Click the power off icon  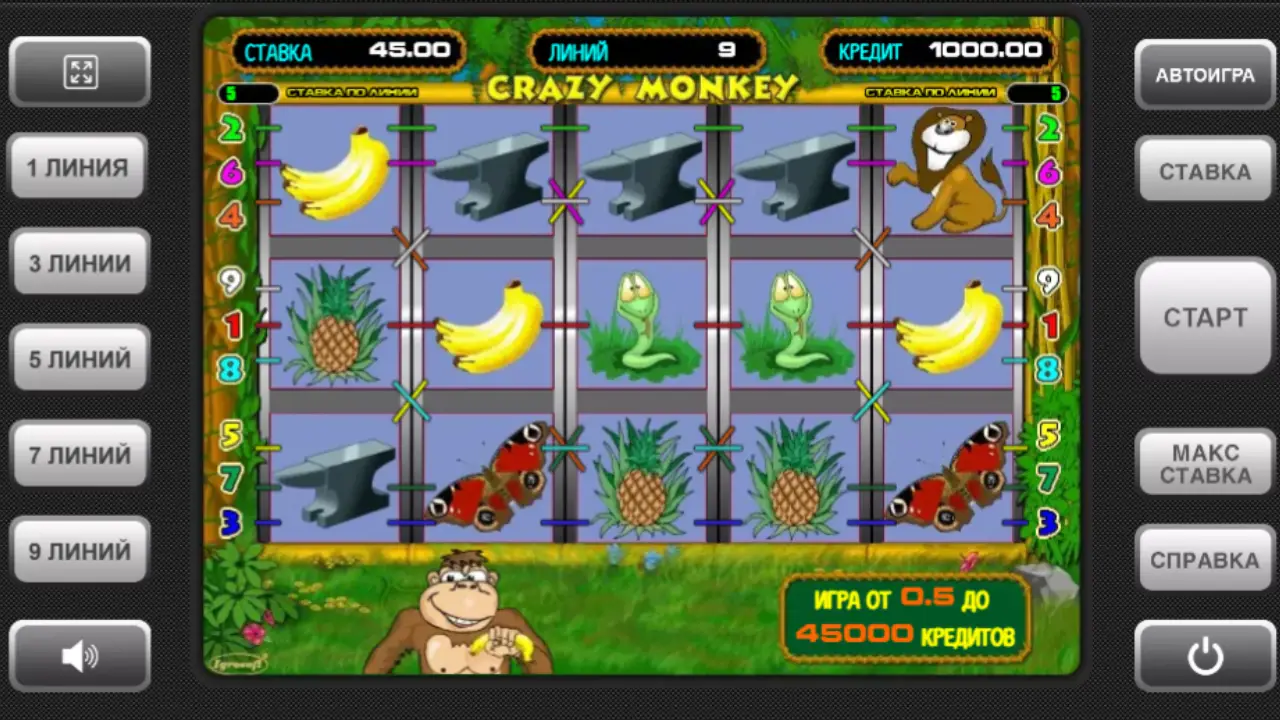(x=1205, y=655)
